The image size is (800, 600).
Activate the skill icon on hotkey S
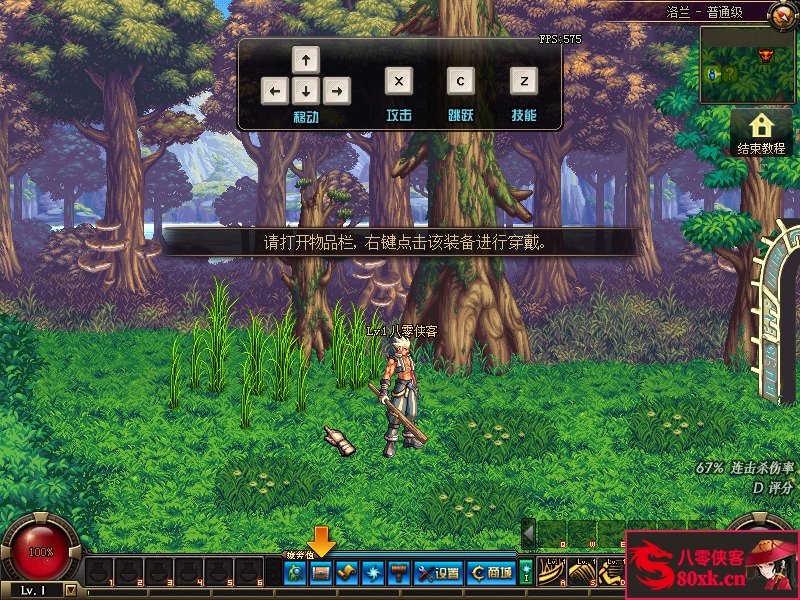[x=582, y=573]
